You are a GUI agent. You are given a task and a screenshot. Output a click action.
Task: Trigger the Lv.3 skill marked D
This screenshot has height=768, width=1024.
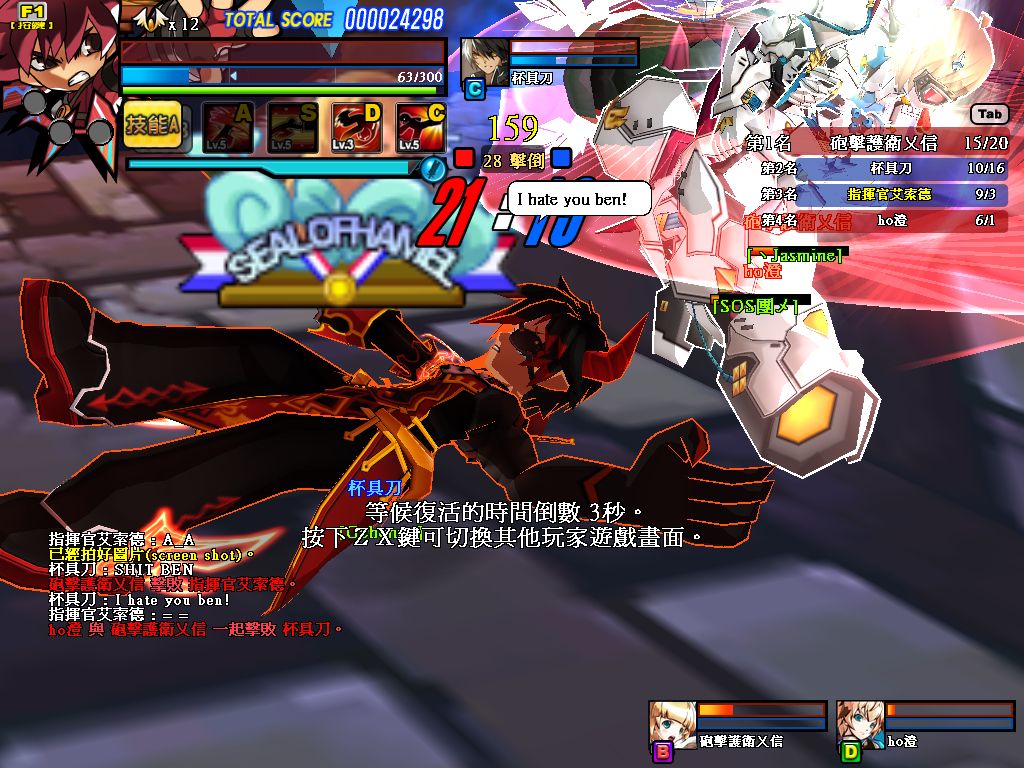pos(357,127)
